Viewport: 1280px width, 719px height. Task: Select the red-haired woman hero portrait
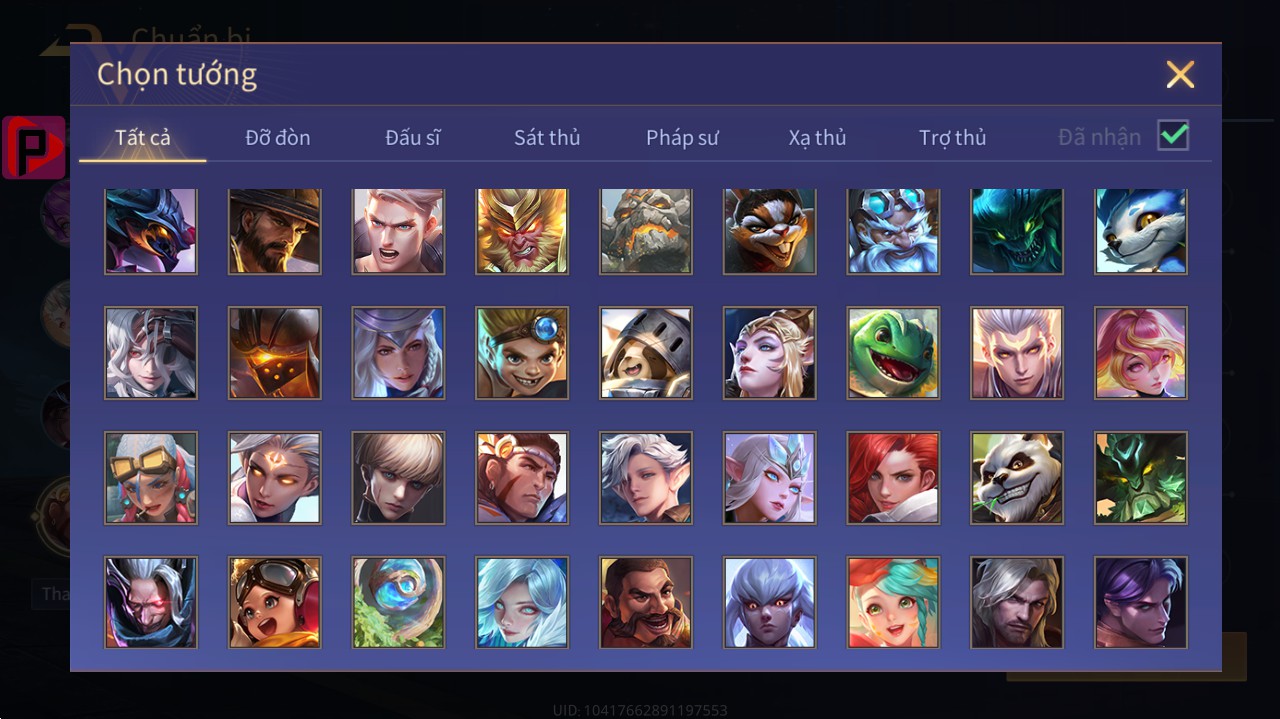(893, 478)
